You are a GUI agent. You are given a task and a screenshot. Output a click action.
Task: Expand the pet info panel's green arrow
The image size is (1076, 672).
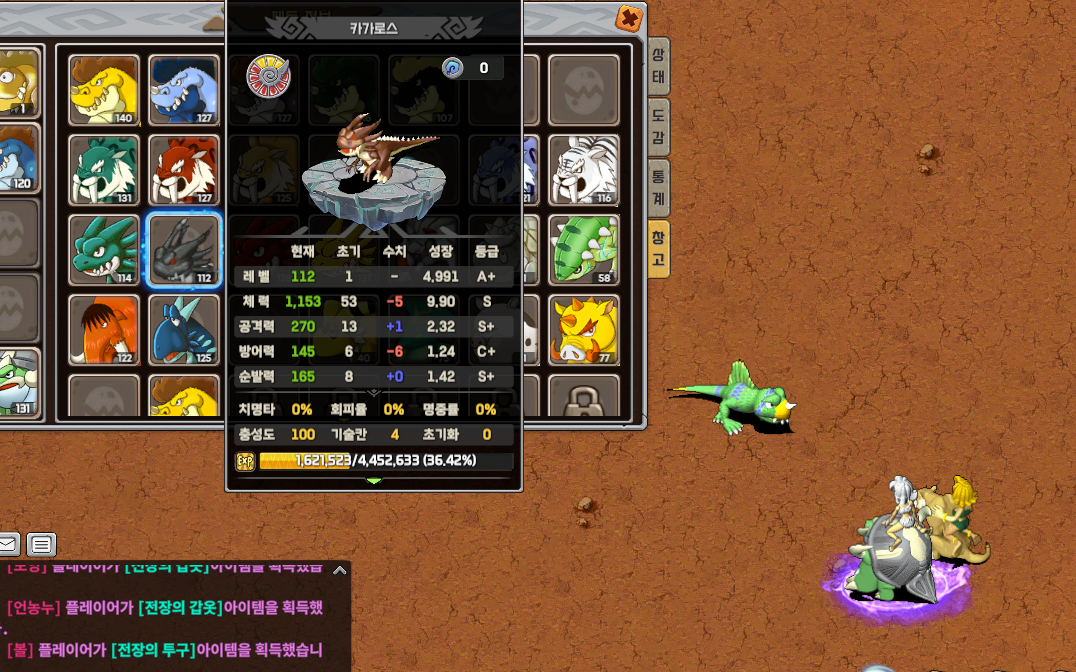click(374, 481)
